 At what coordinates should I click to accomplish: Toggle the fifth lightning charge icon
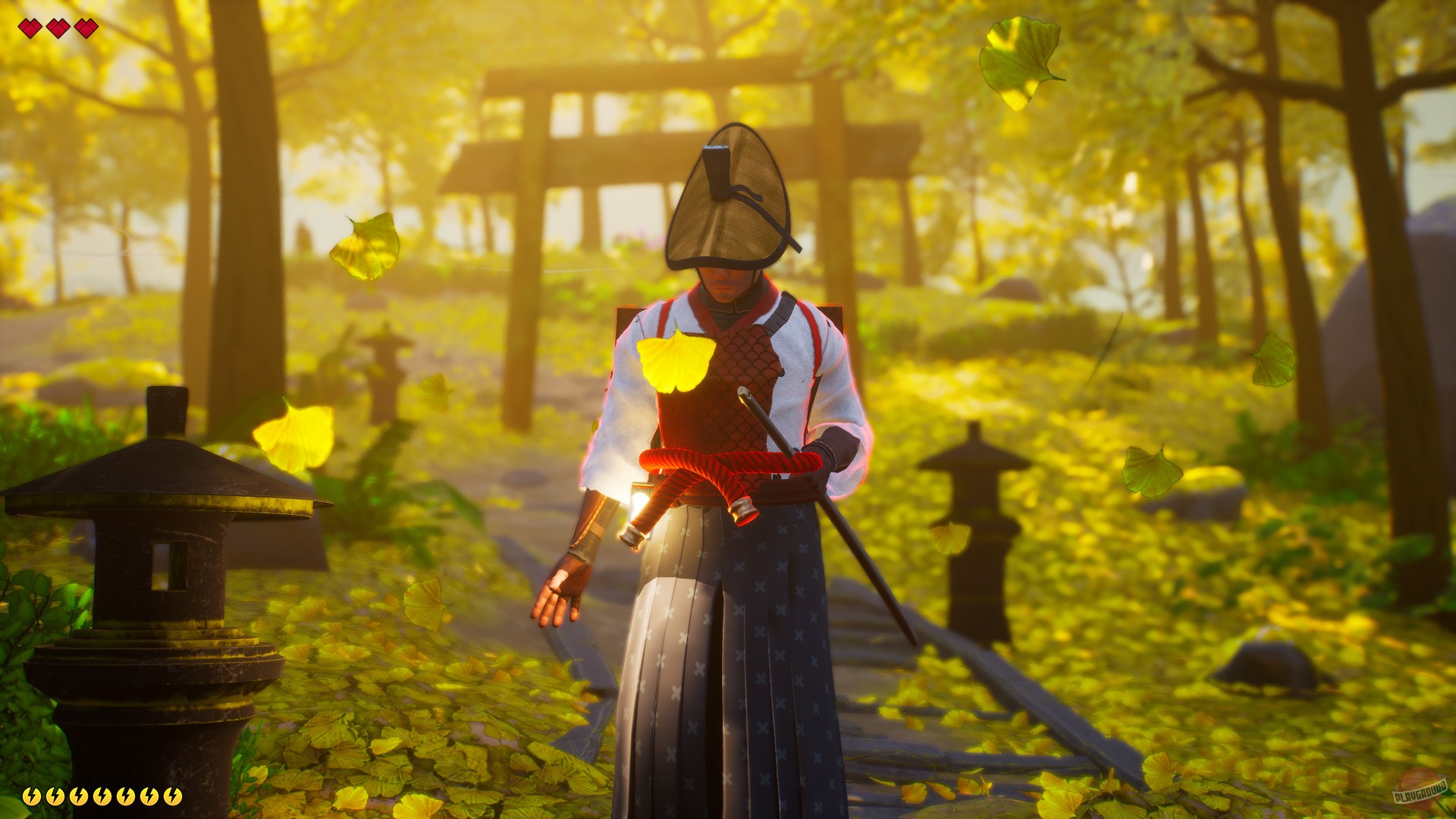click(x=126, y=796)
